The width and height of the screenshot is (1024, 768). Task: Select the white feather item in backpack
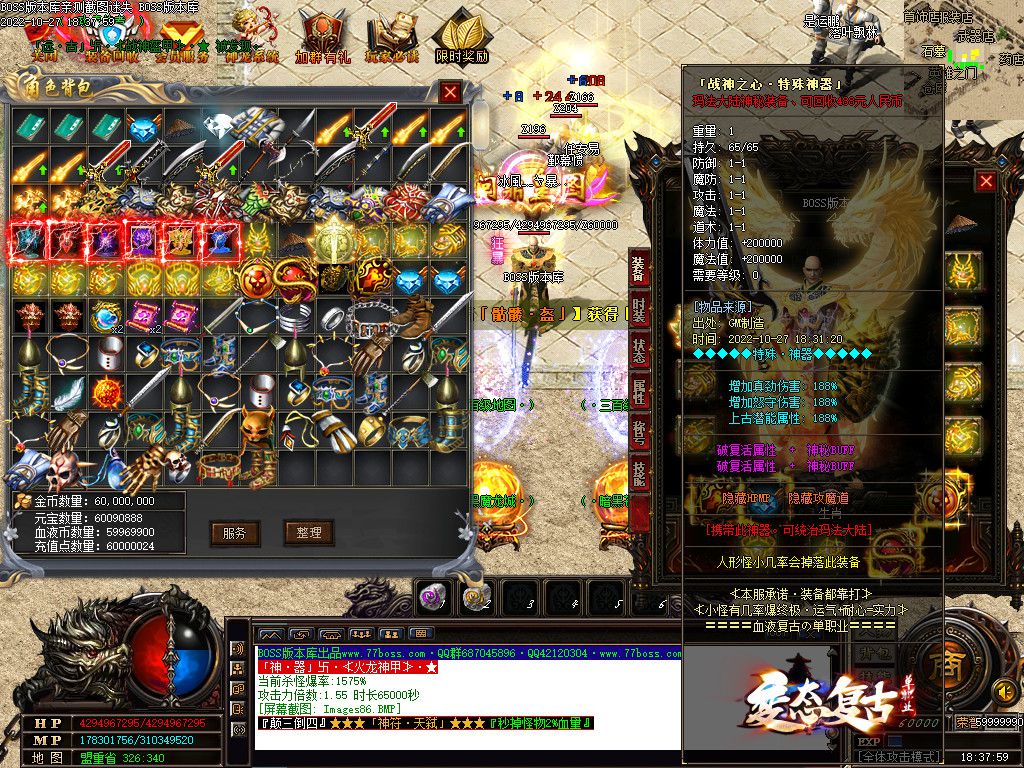click(x=66, y=390)
